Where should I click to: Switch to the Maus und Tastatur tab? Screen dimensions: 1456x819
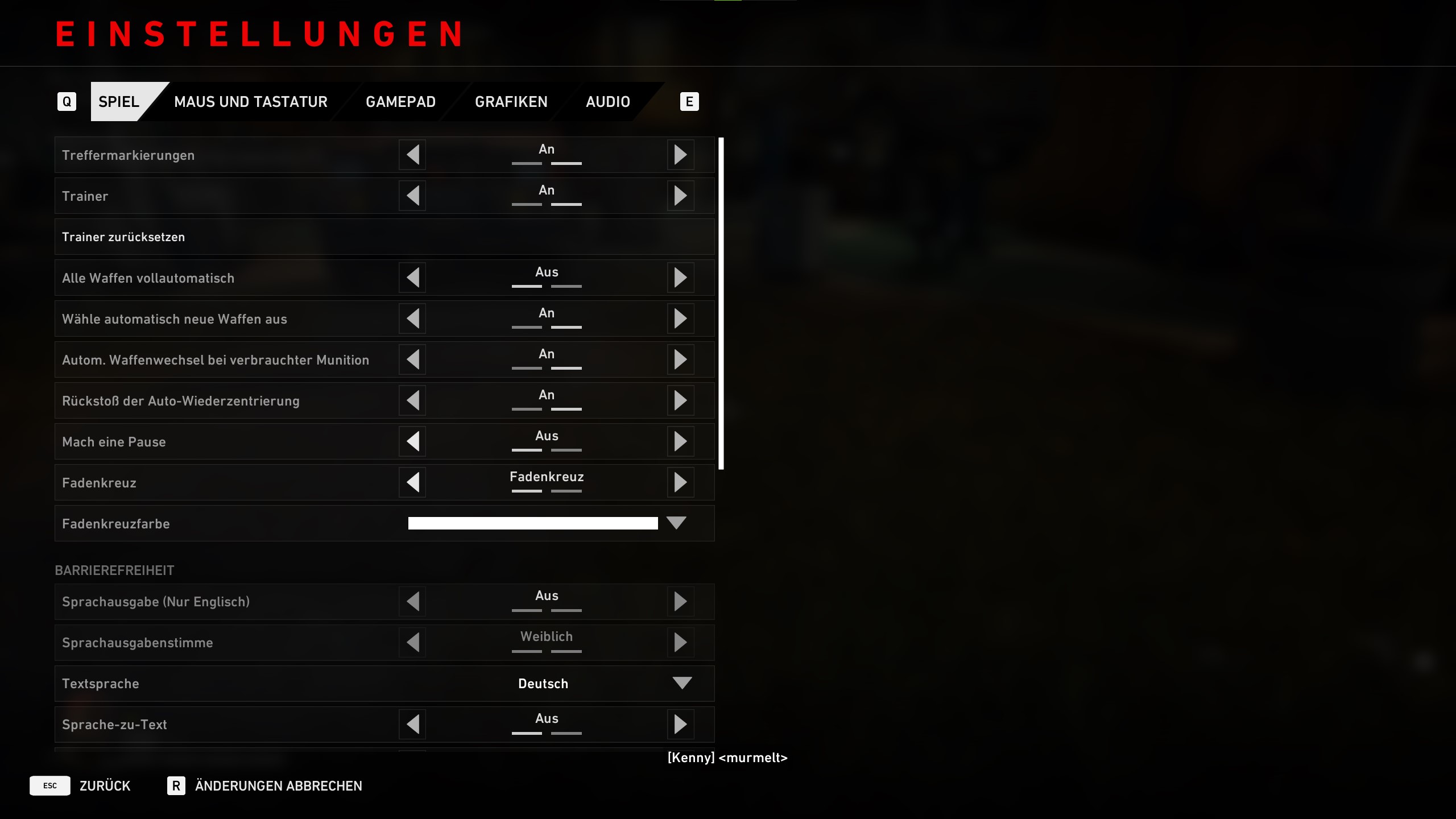pos(250,102)
